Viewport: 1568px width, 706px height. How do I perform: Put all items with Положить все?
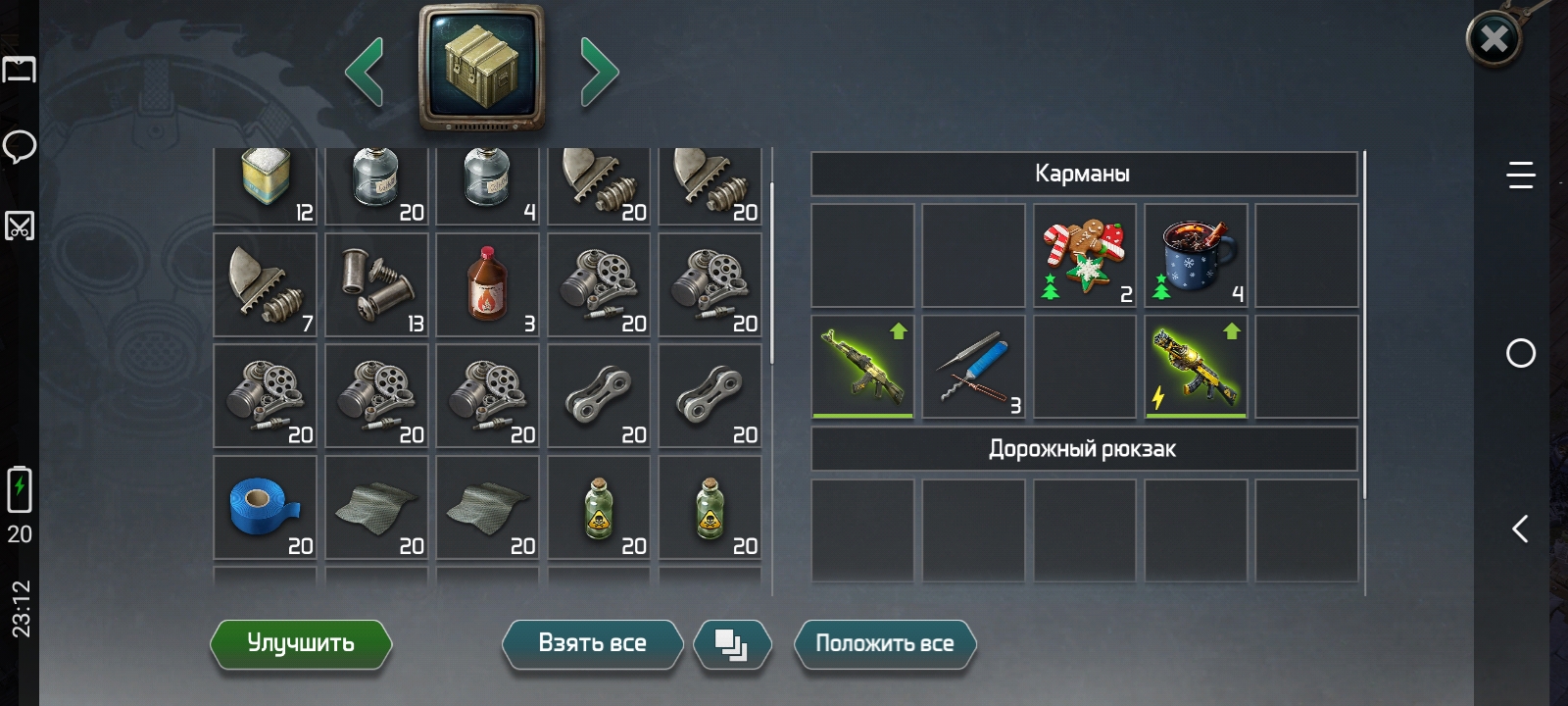(884, 643)
